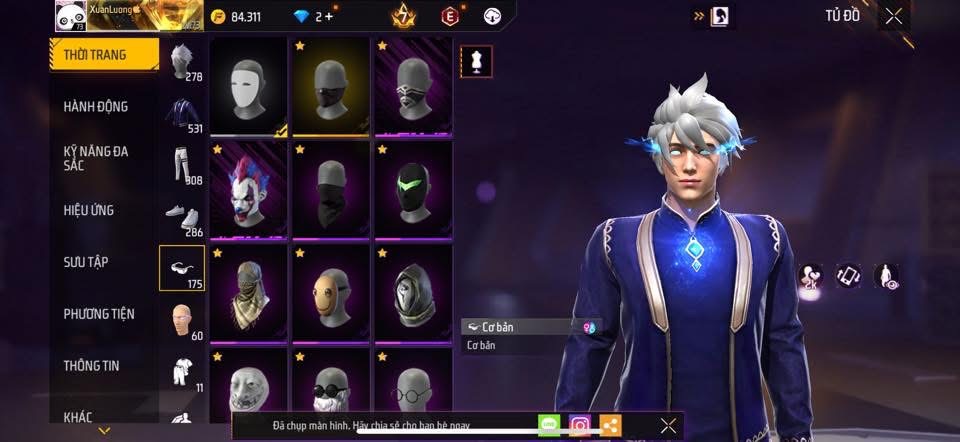This screenshot has height=442, width=960.
Task: Choose the sunglasses accessory subcategory
Action: 182,267
